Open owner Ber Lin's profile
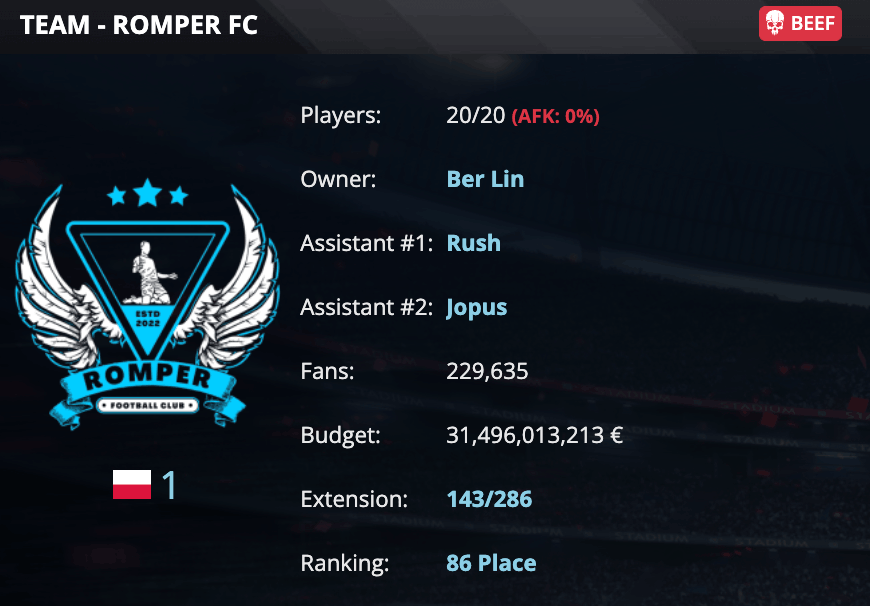This screenshot has height=606, width=870. [x=485, y=180]
